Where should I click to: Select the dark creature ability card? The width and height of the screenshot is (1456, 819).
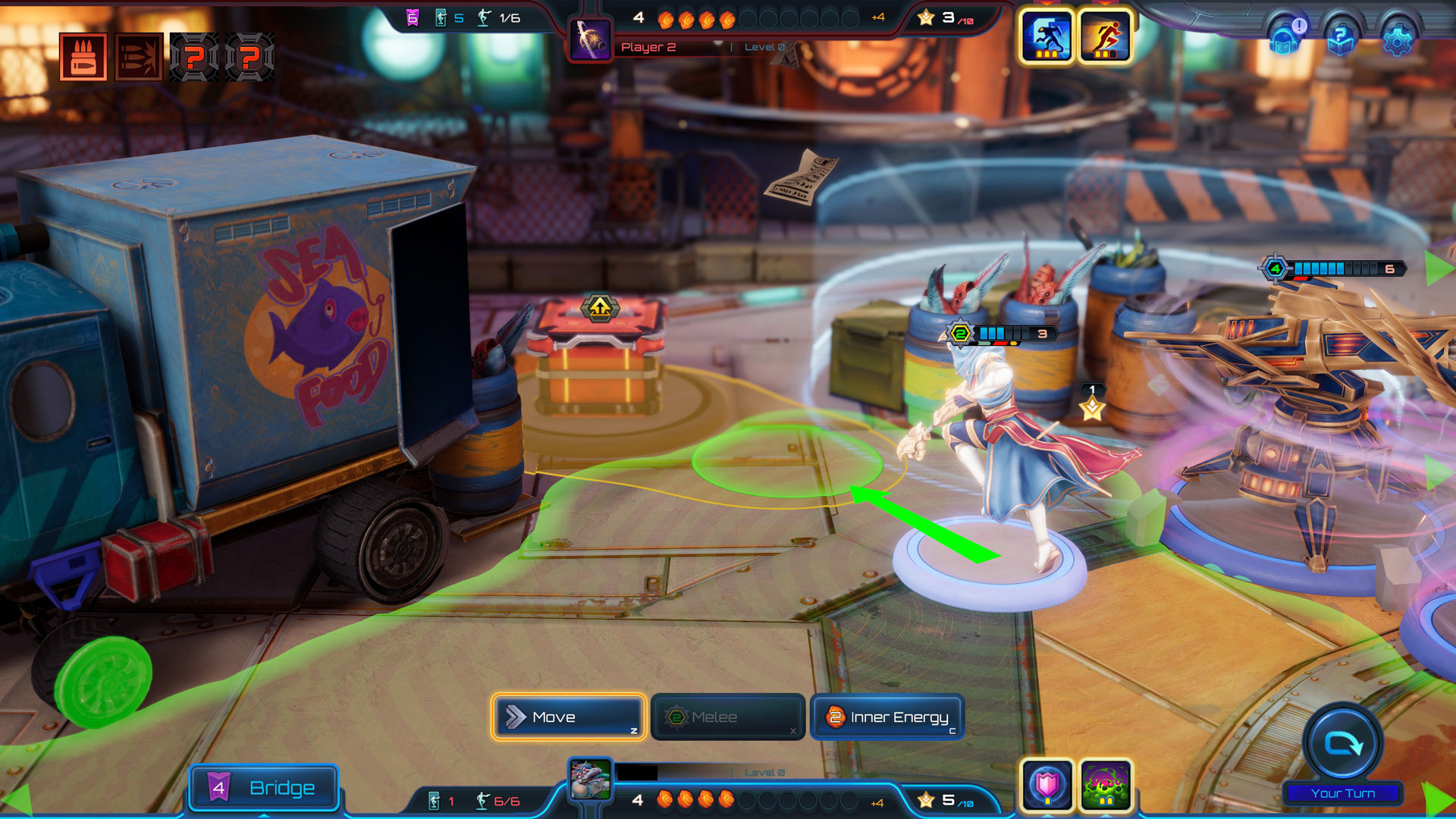pyautogui.click(x=1046, y=36)
